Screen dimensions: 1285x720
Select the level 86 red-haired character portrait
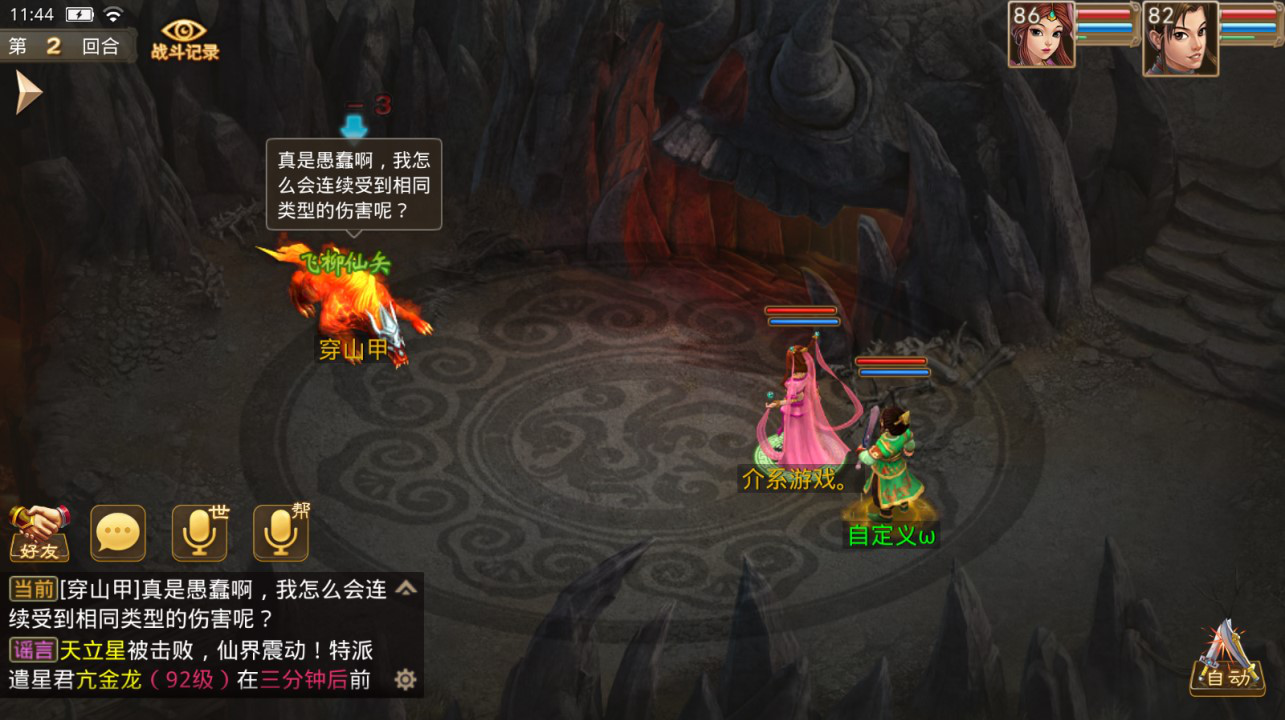point(1041,35)
